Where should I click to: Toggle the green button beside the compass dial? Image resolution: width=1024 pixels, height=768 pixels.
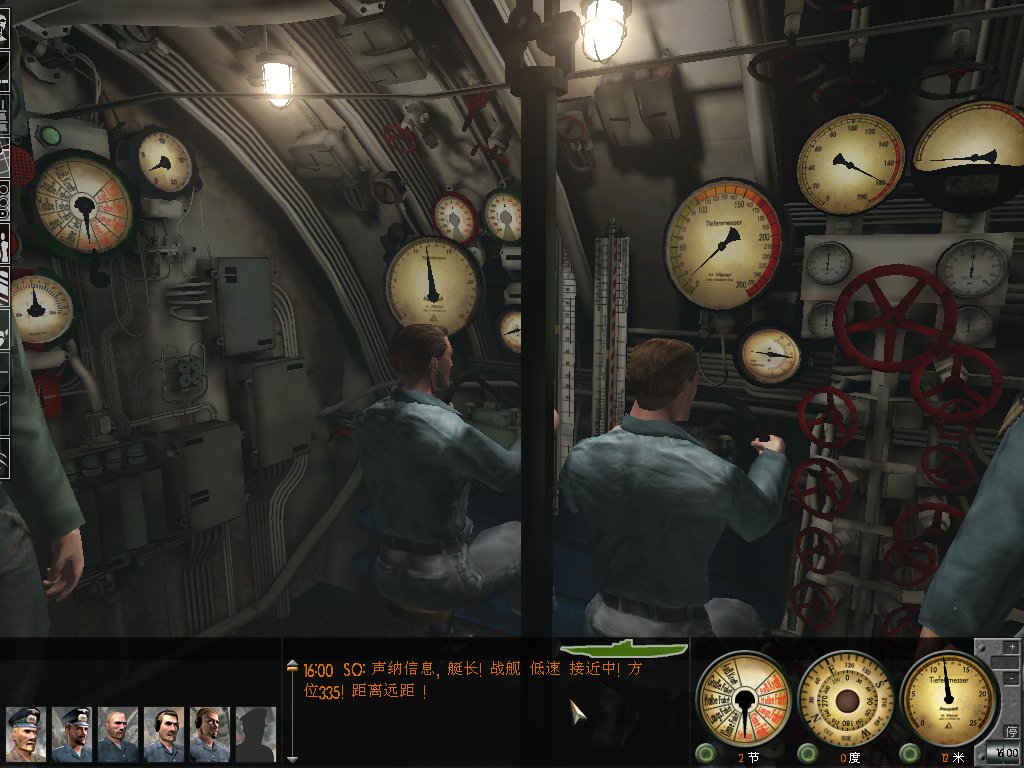(x=807, y=753)
